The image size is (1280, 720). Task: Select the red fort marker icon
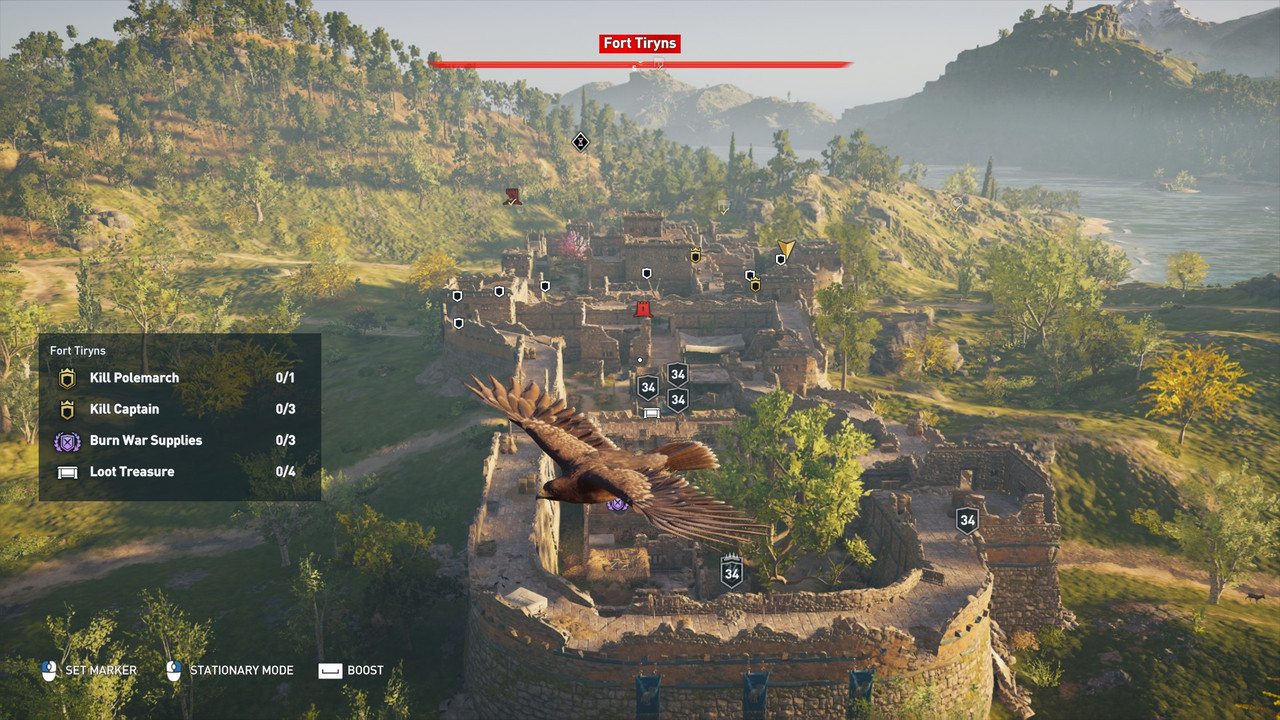pos(643,309)
